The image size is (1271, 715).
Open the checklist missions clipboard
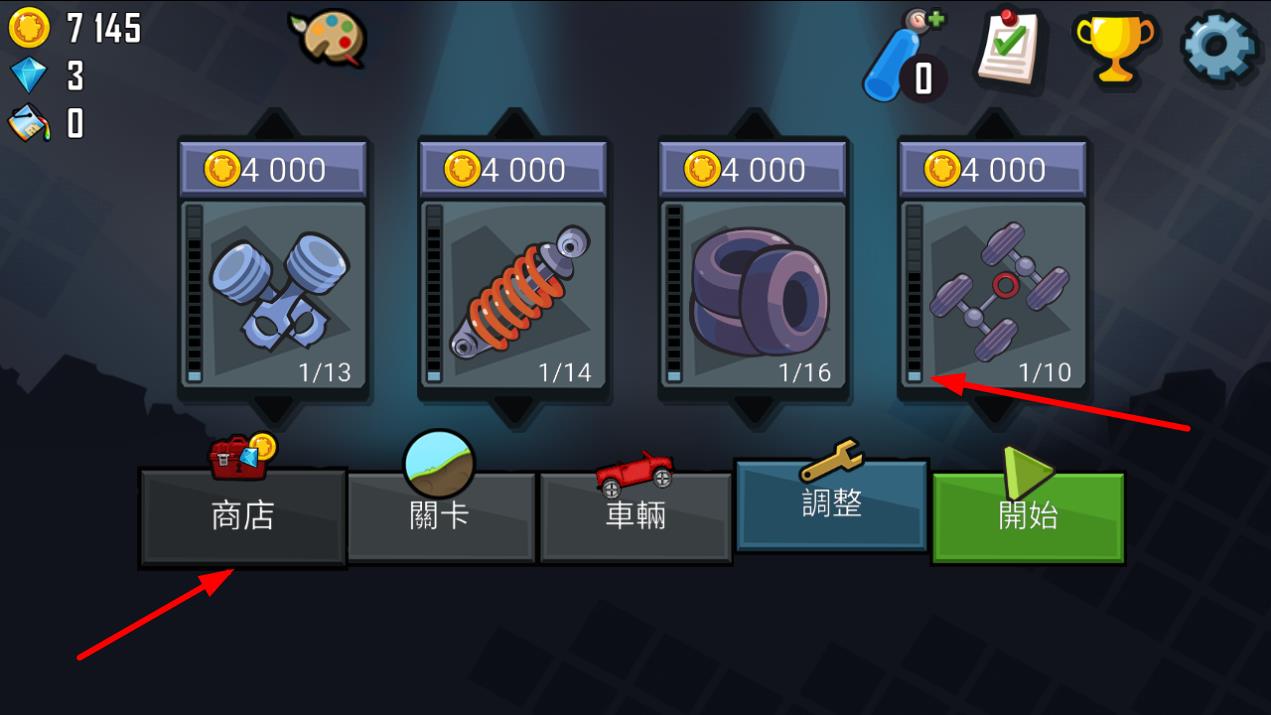1010,46
